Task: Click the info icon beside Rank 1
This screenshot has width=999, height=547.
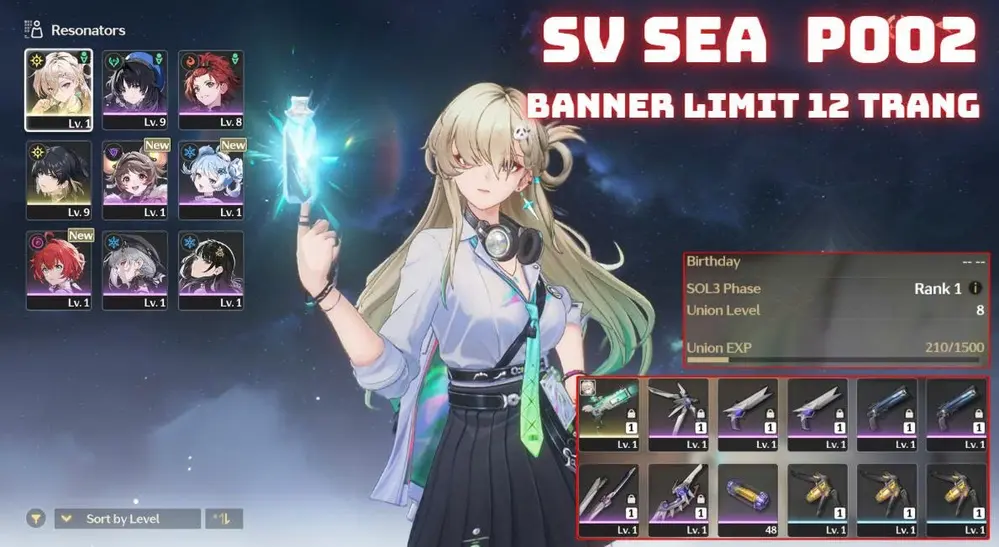Action: pos(975,289)
